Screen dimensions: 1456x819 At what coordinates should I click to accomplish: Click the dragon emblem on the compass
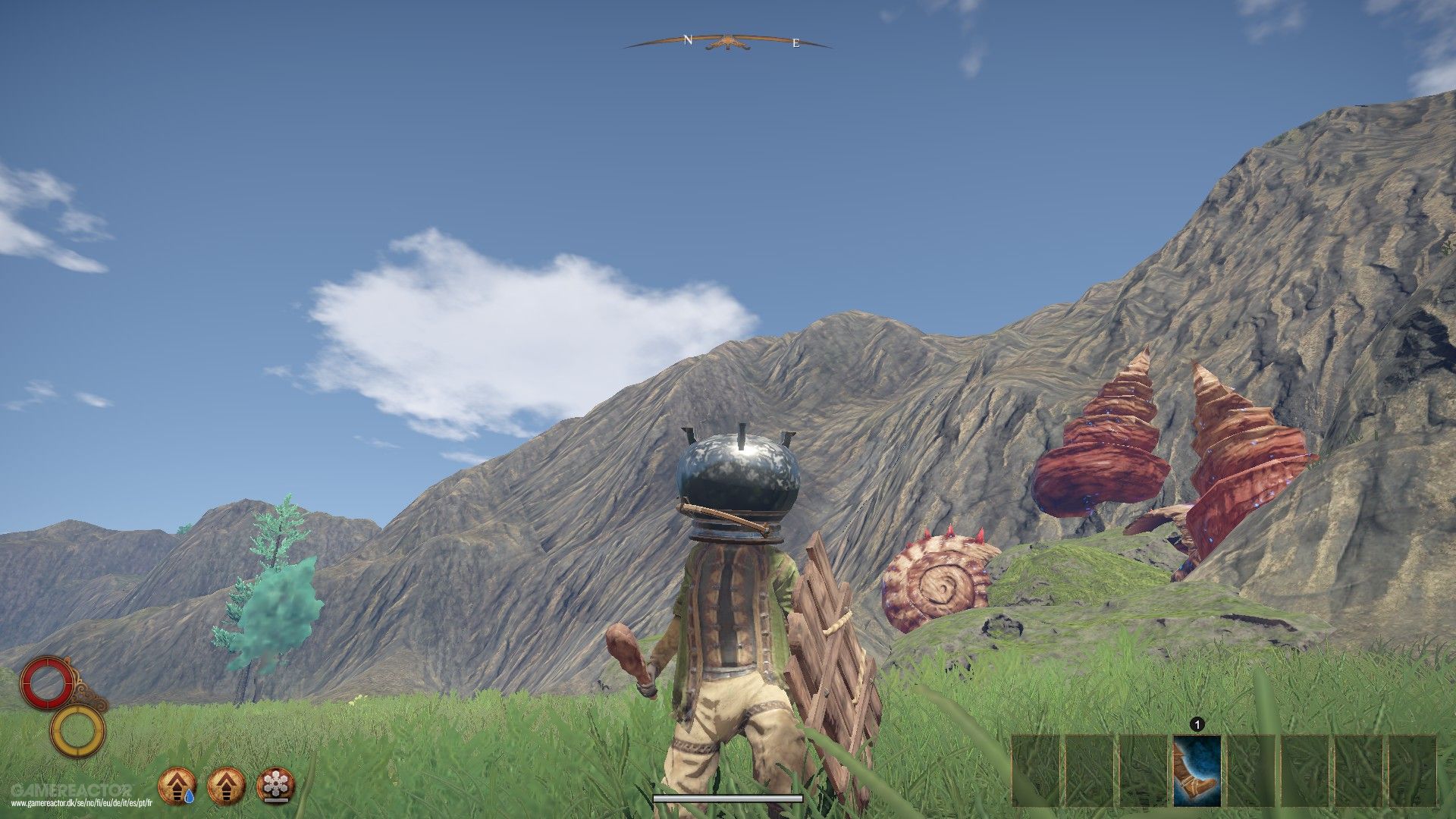(728, 40)
